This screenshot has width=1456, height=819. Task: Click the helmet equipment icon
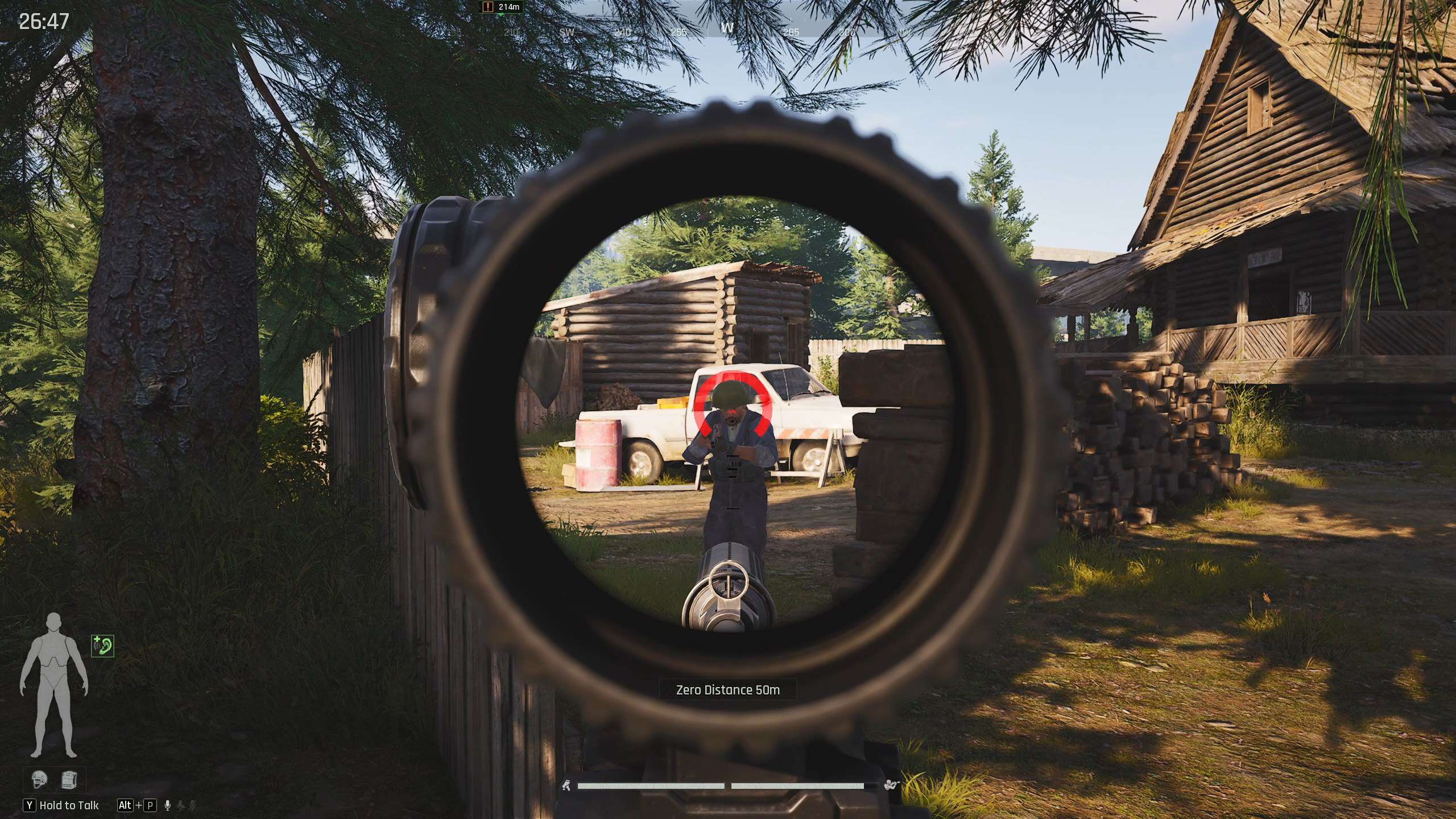pyautogui.click(x=39, y=779)
